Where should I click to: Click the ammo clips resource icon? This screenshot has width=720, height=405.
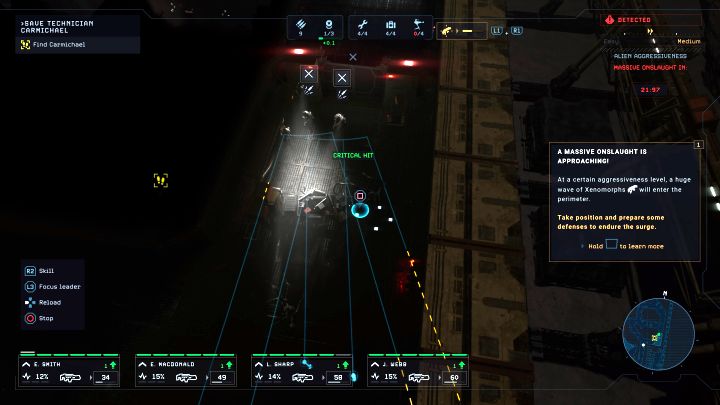pos(301,23)
